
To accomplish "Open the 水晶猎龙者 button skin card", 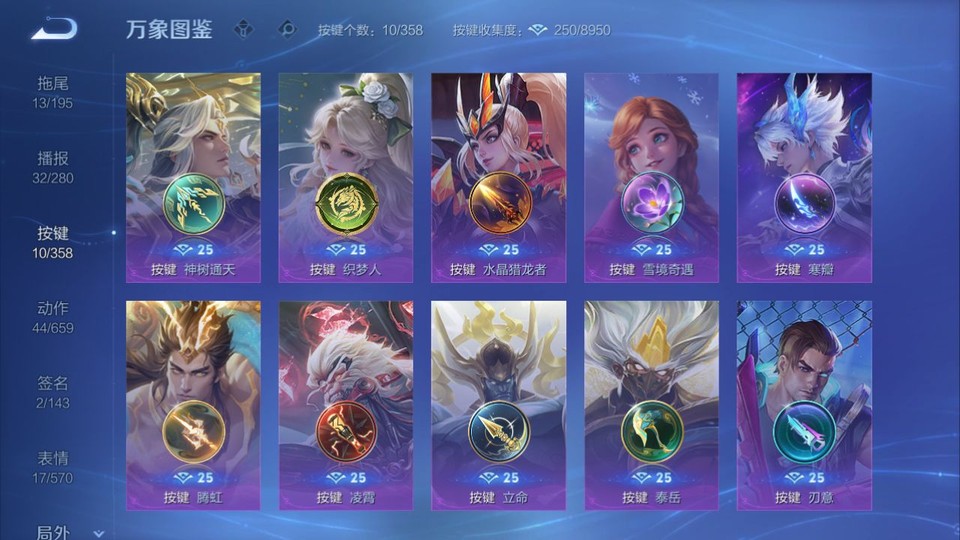I will tap(498, 177).
